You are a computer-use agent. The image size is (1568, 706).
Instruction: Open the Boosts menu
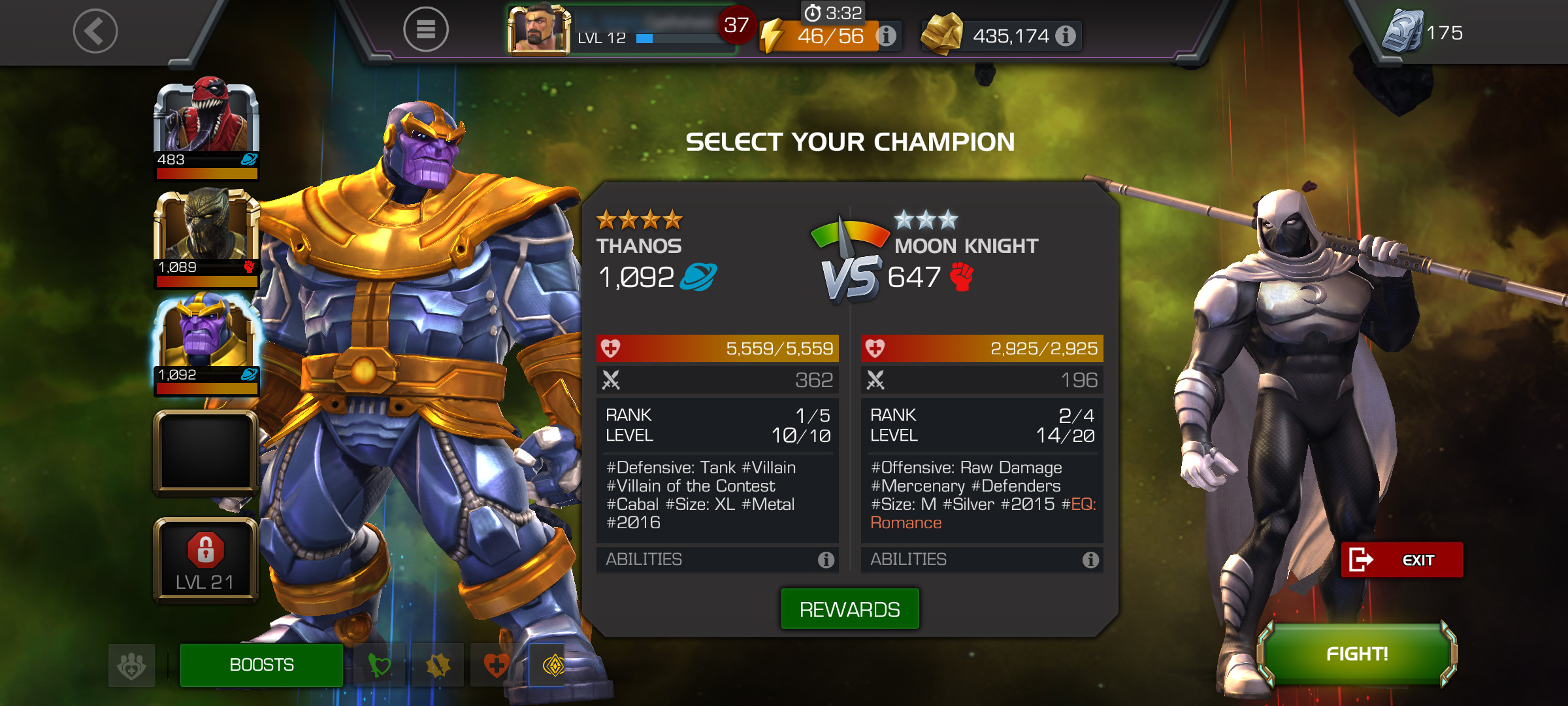coord(261,665)
